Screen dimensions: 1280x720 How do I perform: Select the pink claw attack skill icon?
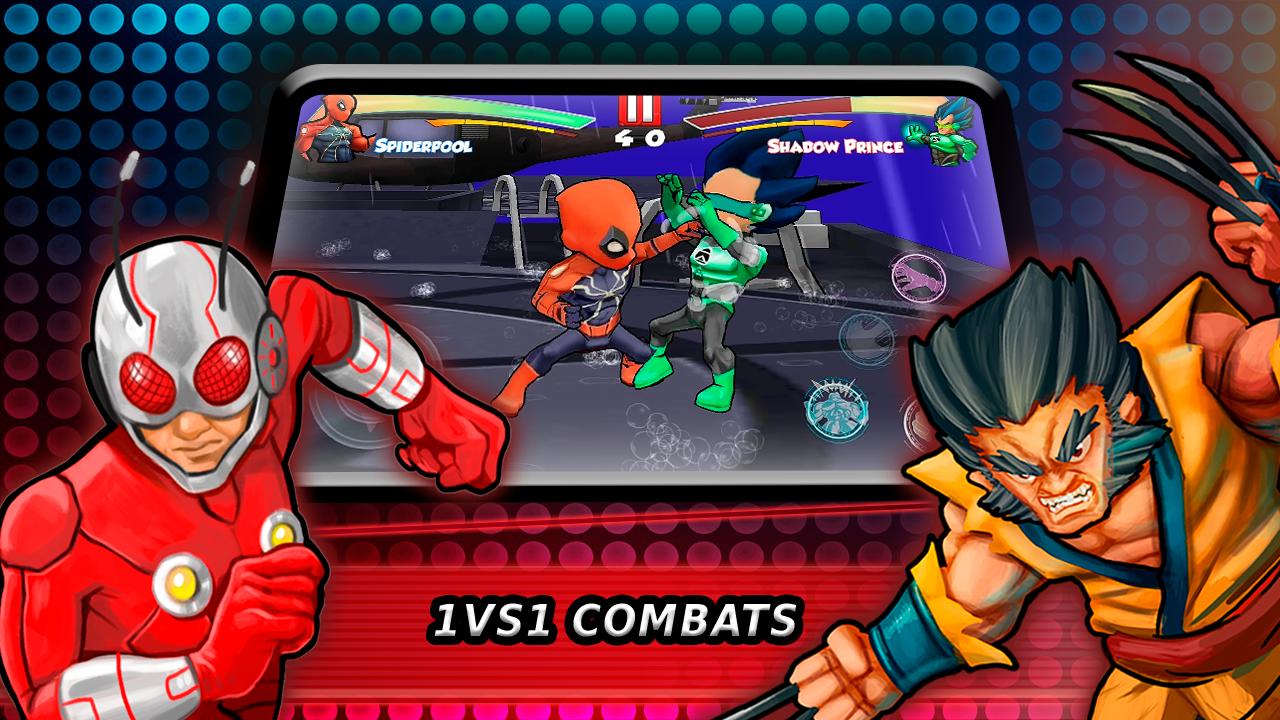click(x=918, y=276)
